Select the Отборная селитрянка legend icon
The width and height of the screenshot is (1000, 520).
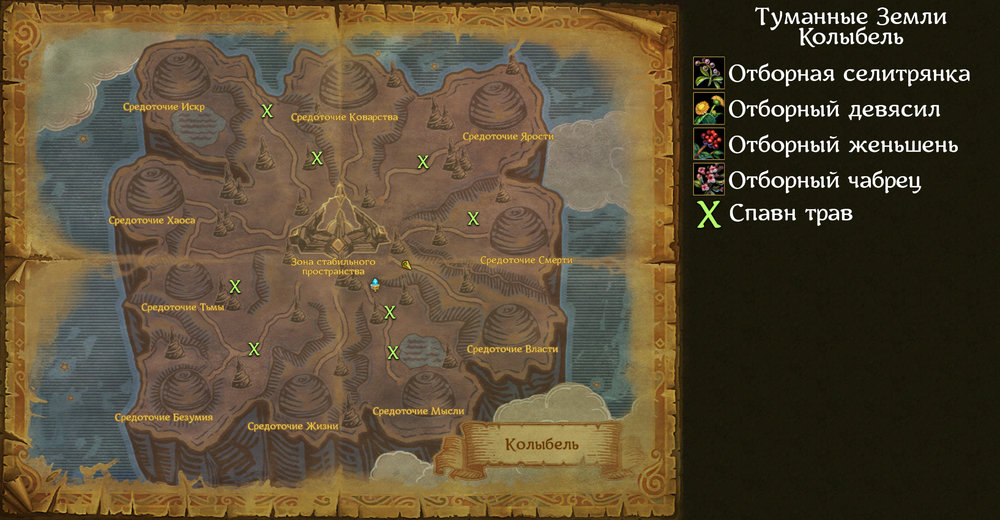(x=709, y=73)
